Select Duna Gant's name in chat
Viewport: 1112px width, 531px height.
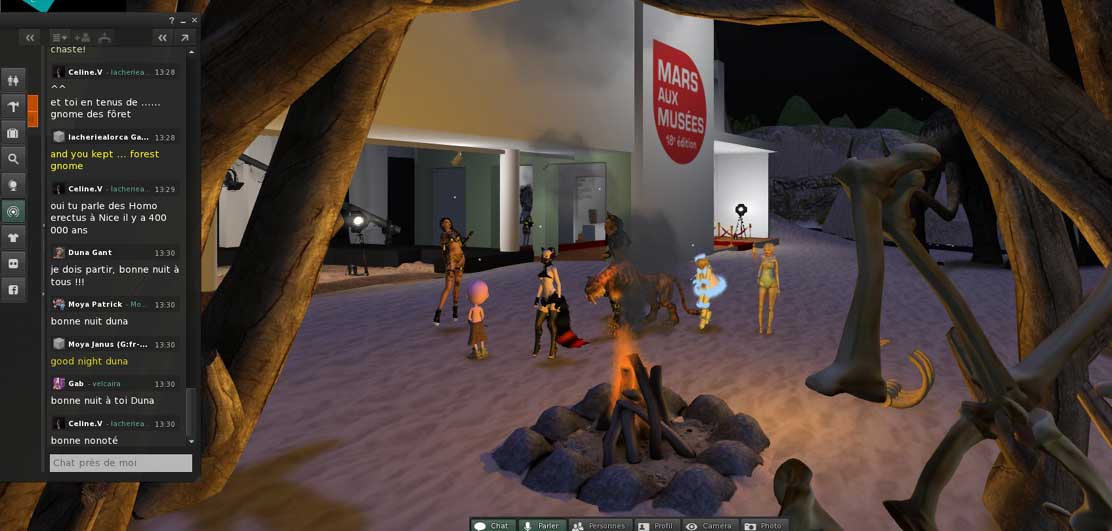coord(90,253)
